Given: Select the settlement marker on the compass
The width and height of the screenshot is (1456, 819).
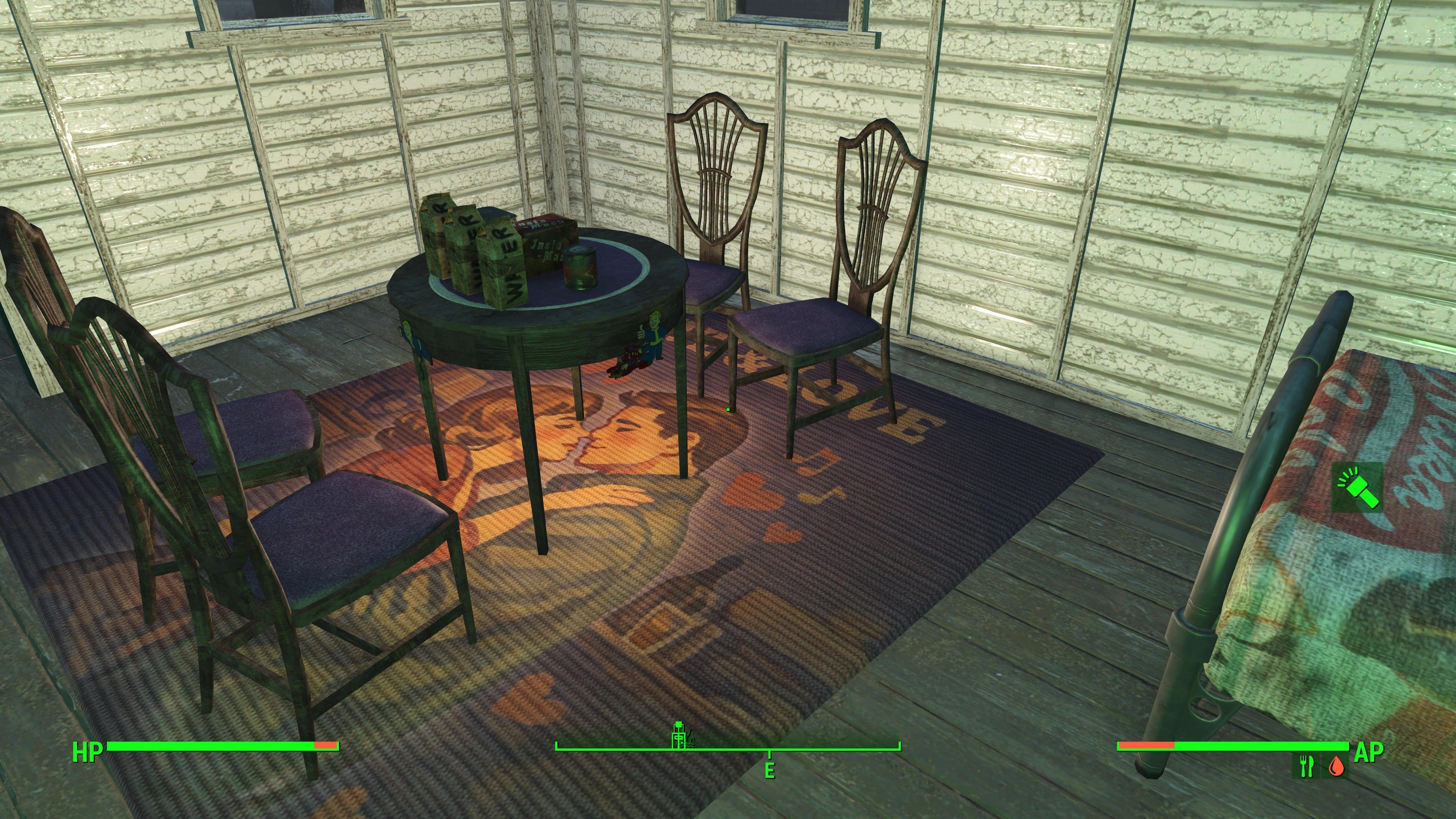Looking at the screenshot, I should tap(679, 735).
